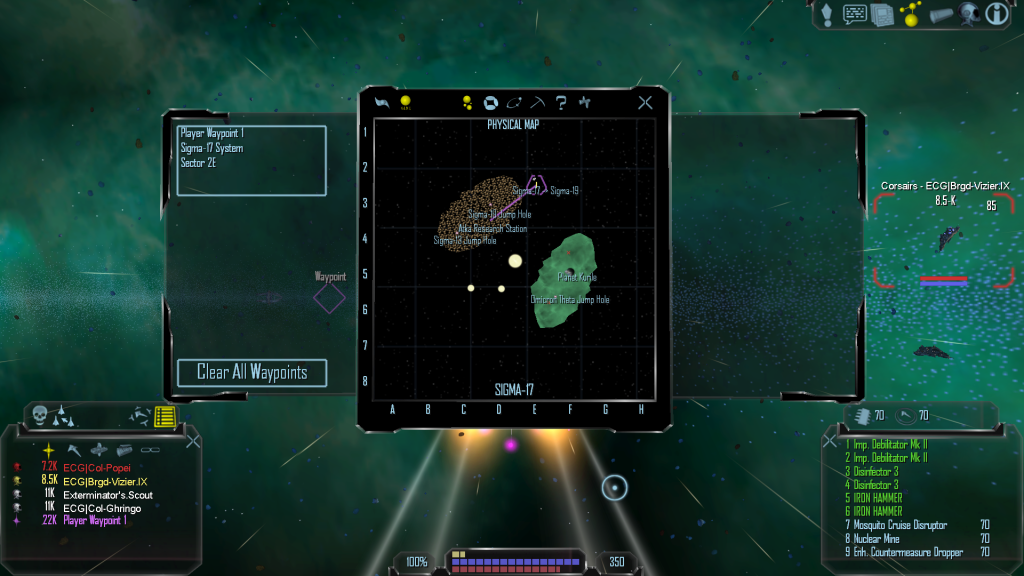
Task: Select Mosquito Cruise Disruptor weapon
Action: coord(902,525)
